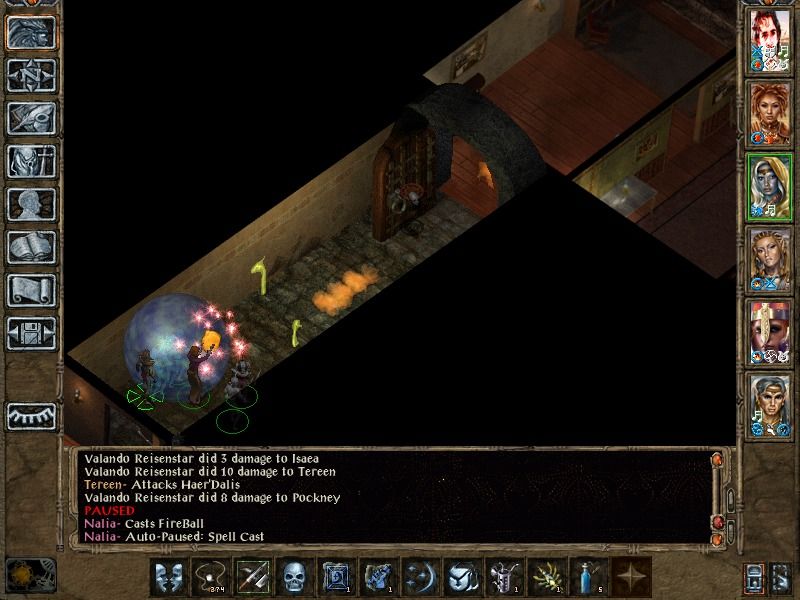This screenshot has width=800, height=600.
Task: Open the mage spellbook
Action: pyautogui.click(x=32, y=247)
